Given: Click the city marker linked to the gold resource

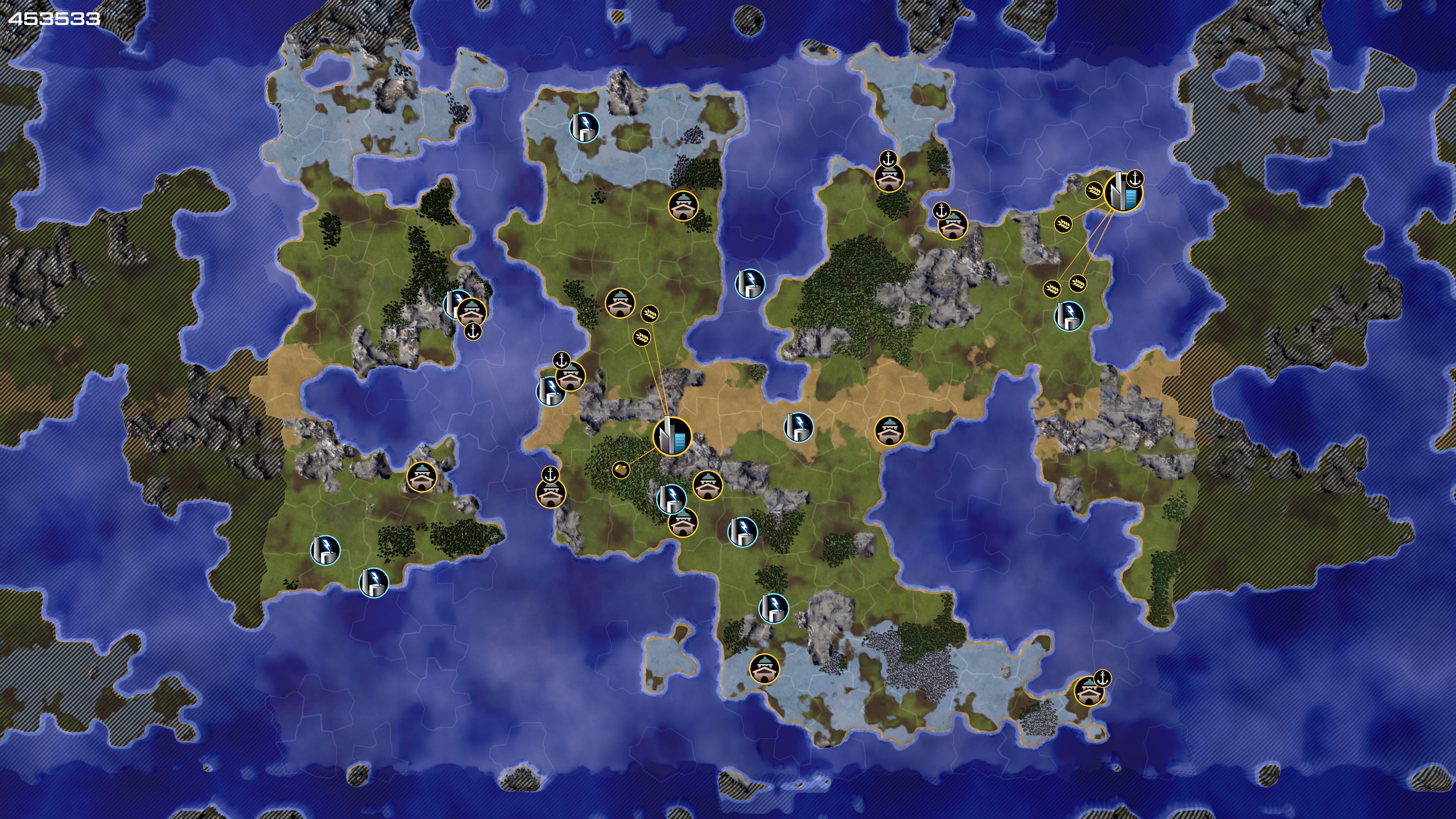Looking at the screenshot, I should coord(672,437).
